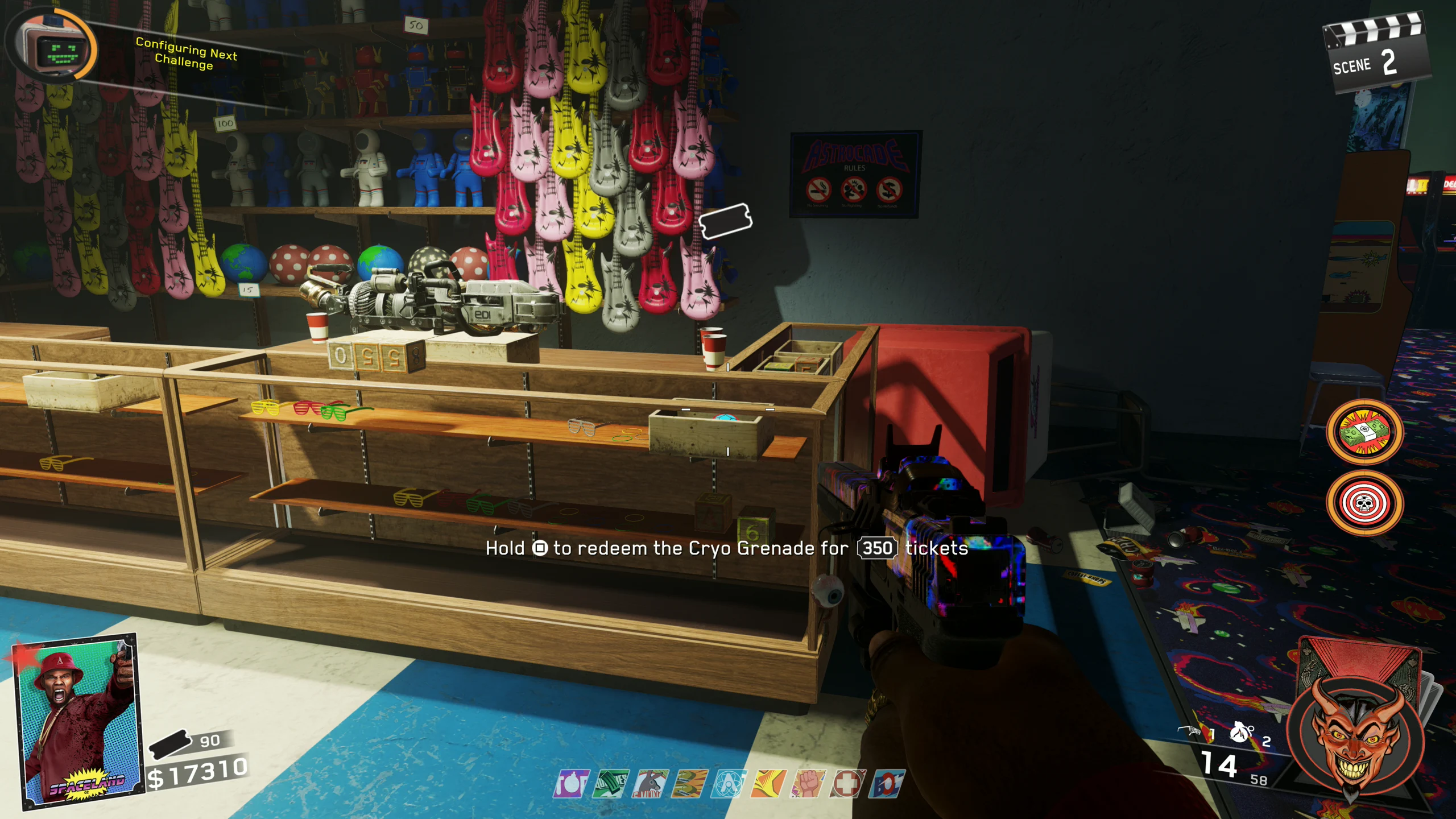Choose the Mule Munchies donkey perk
Viewport: 1456px width, 819px height.
tap(650, 784)
